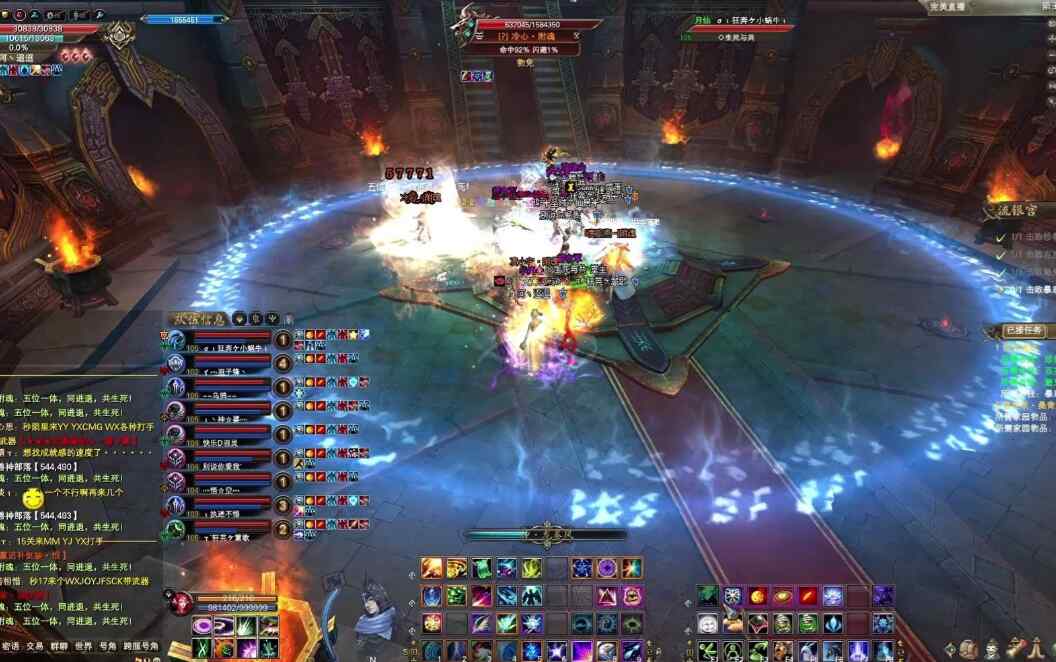This screenshot has width=1056, height=662.
Task: Click the player portrait emblem in the corner
Action: click(x=119, y=37)
